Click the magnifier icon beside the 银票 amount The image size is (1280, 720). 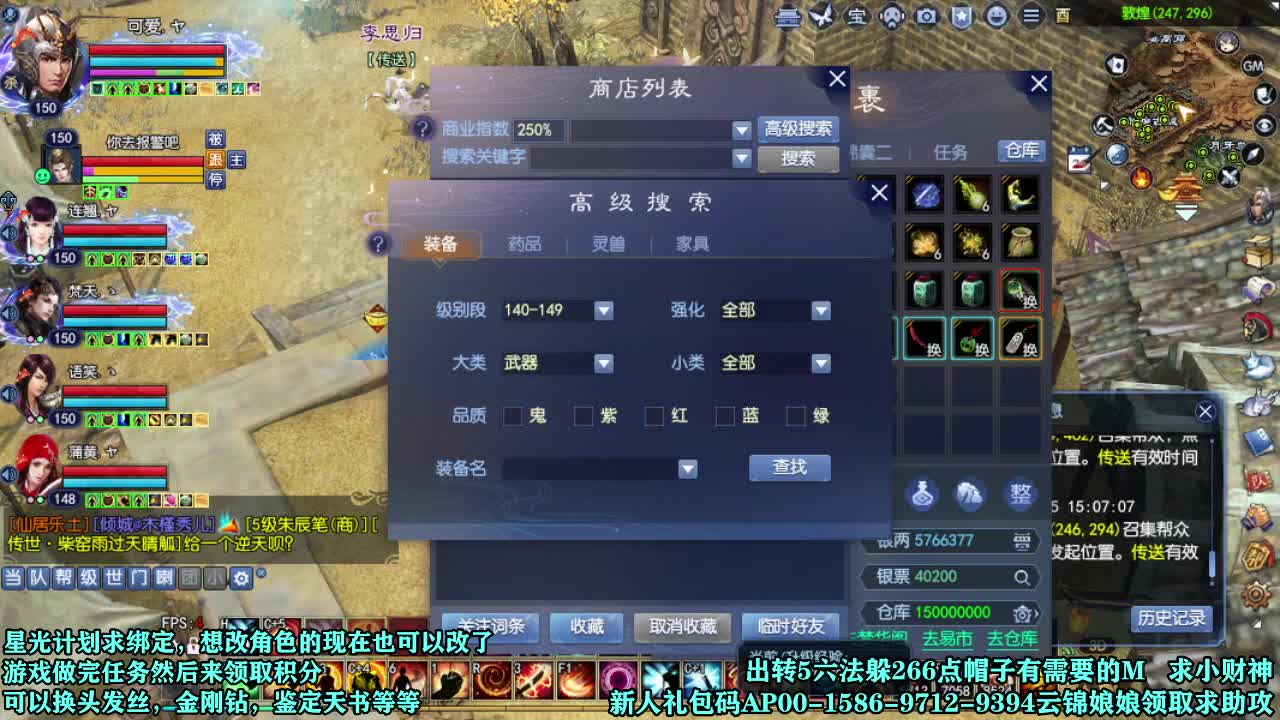point(1022,577)
